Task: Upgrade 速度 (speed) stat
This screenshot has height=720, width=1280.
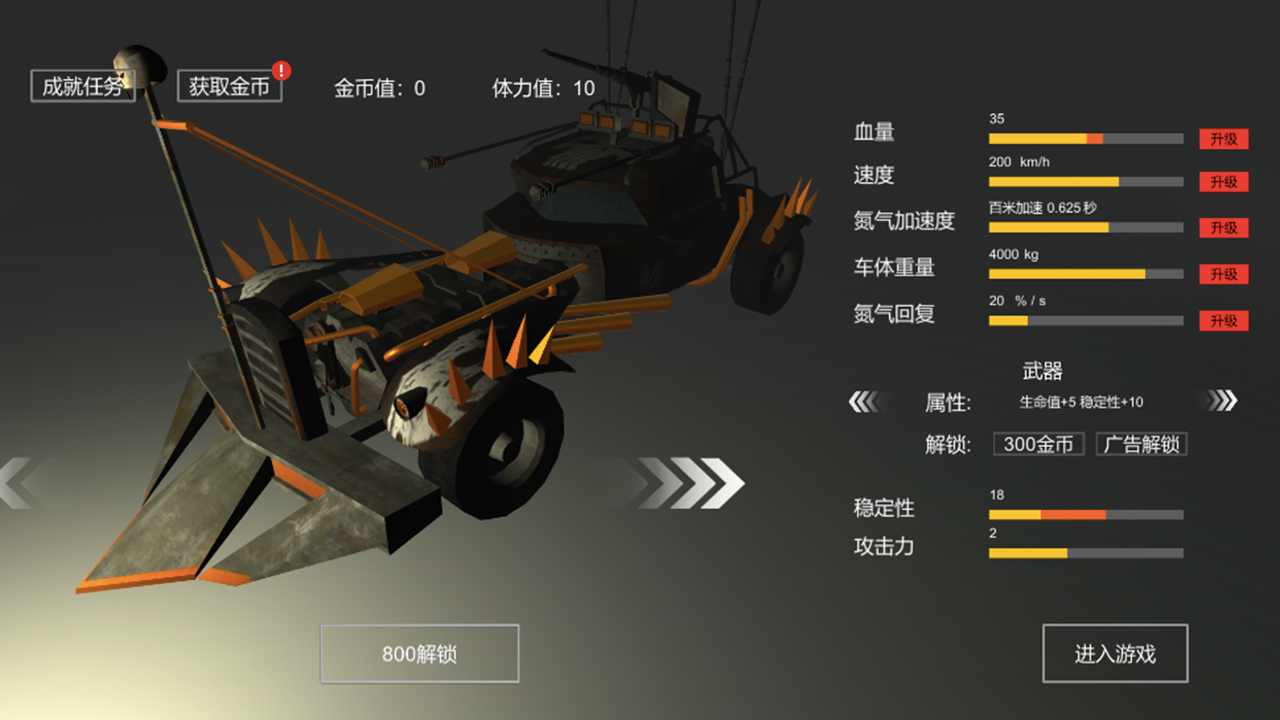Action: (x=1222, y=182)
